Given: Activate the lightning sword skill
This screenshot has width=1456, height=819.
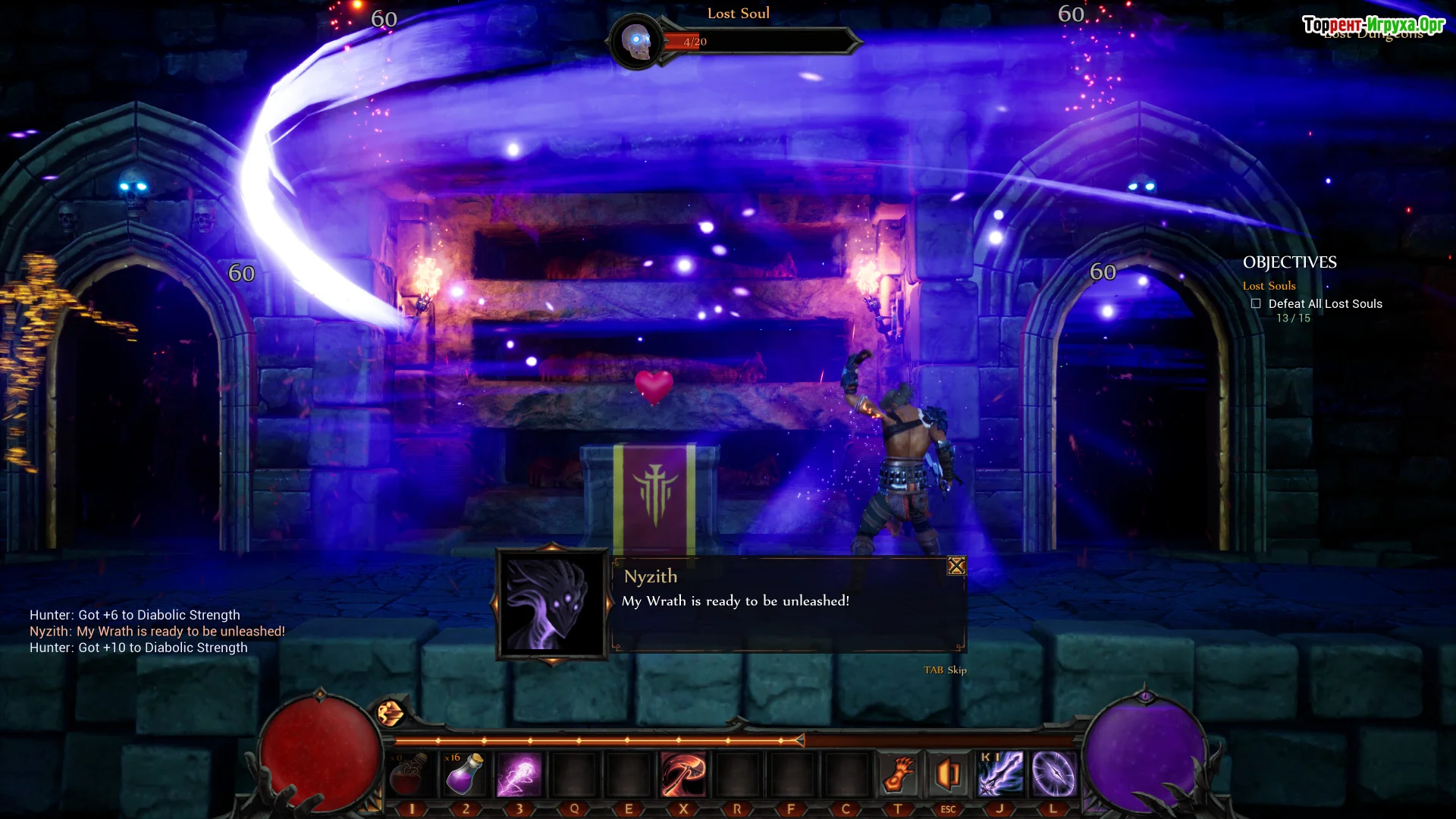Looking at the screenshot, I should tap(999, 775).
